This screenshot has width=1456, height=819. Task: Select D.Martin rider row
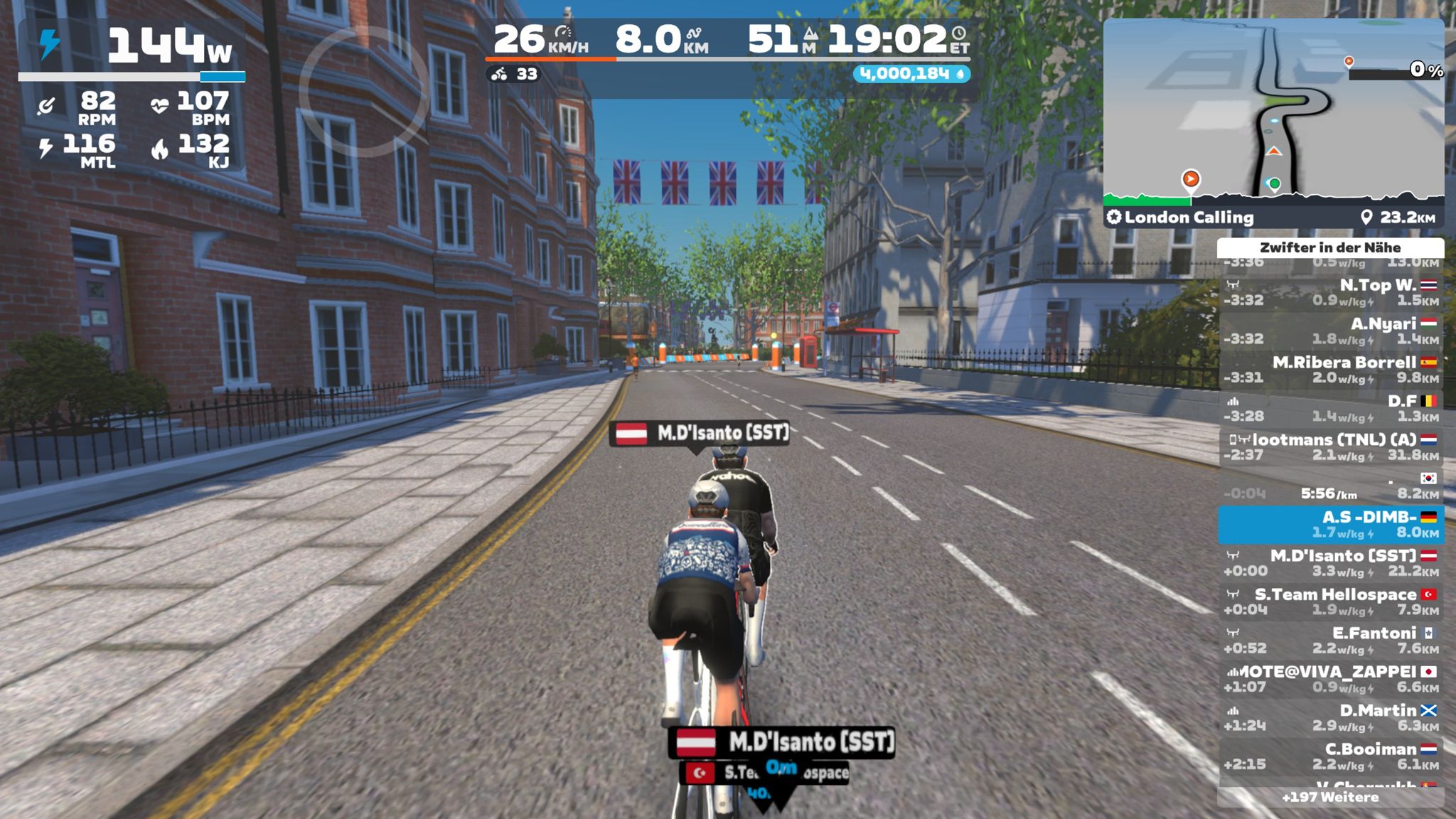(1330, 717)
